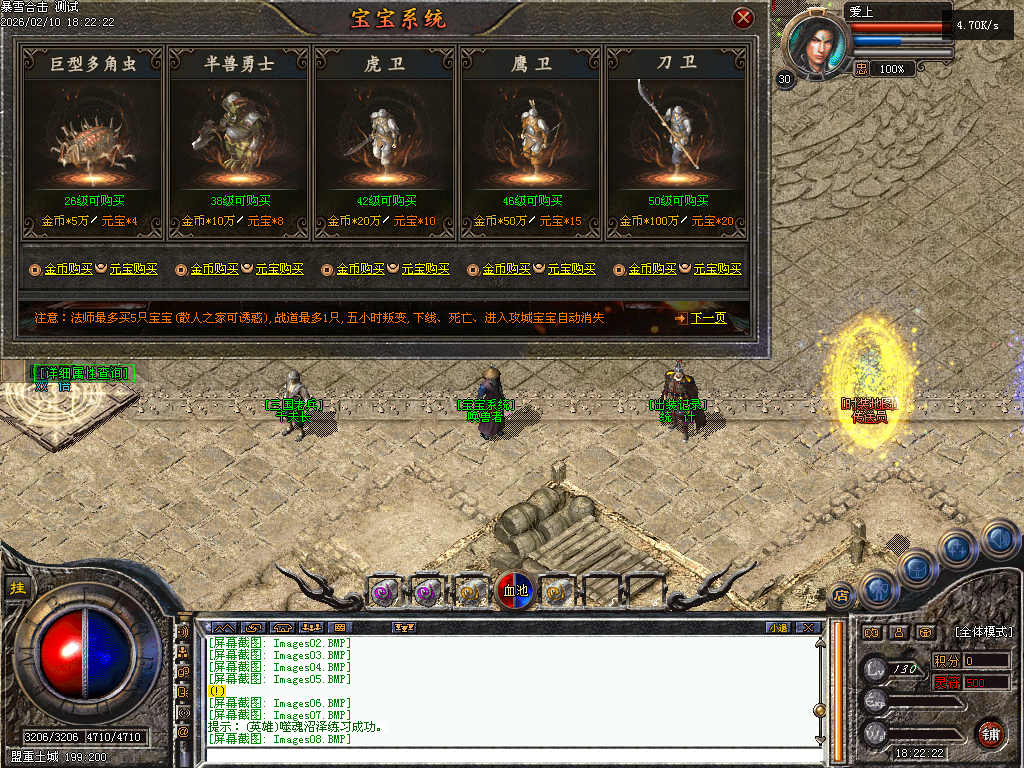Buy 巨型多角虫 with gold via 金币购买

68,269
